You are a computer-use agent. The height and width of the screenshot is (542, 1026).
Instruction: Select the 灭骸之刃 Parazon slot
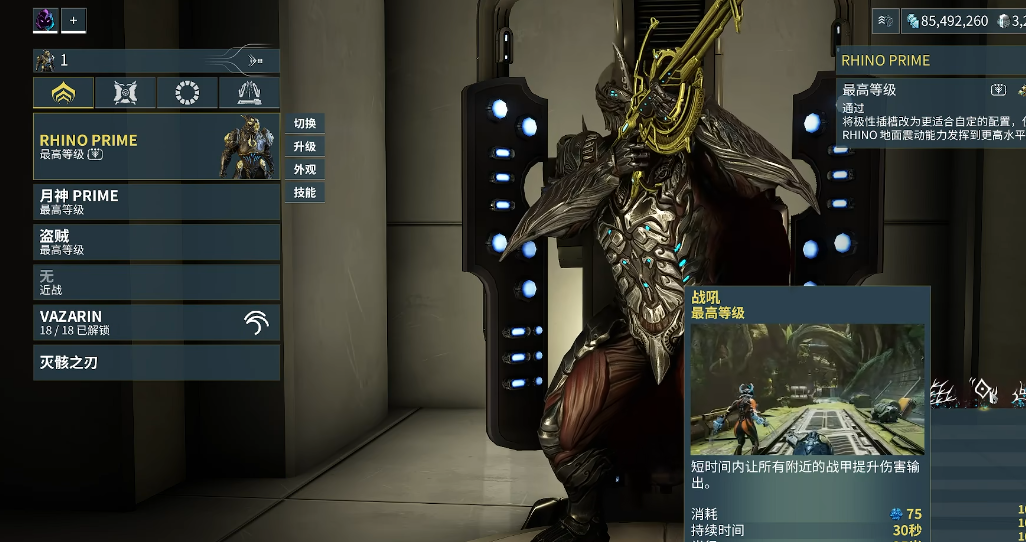click(156, 362)
